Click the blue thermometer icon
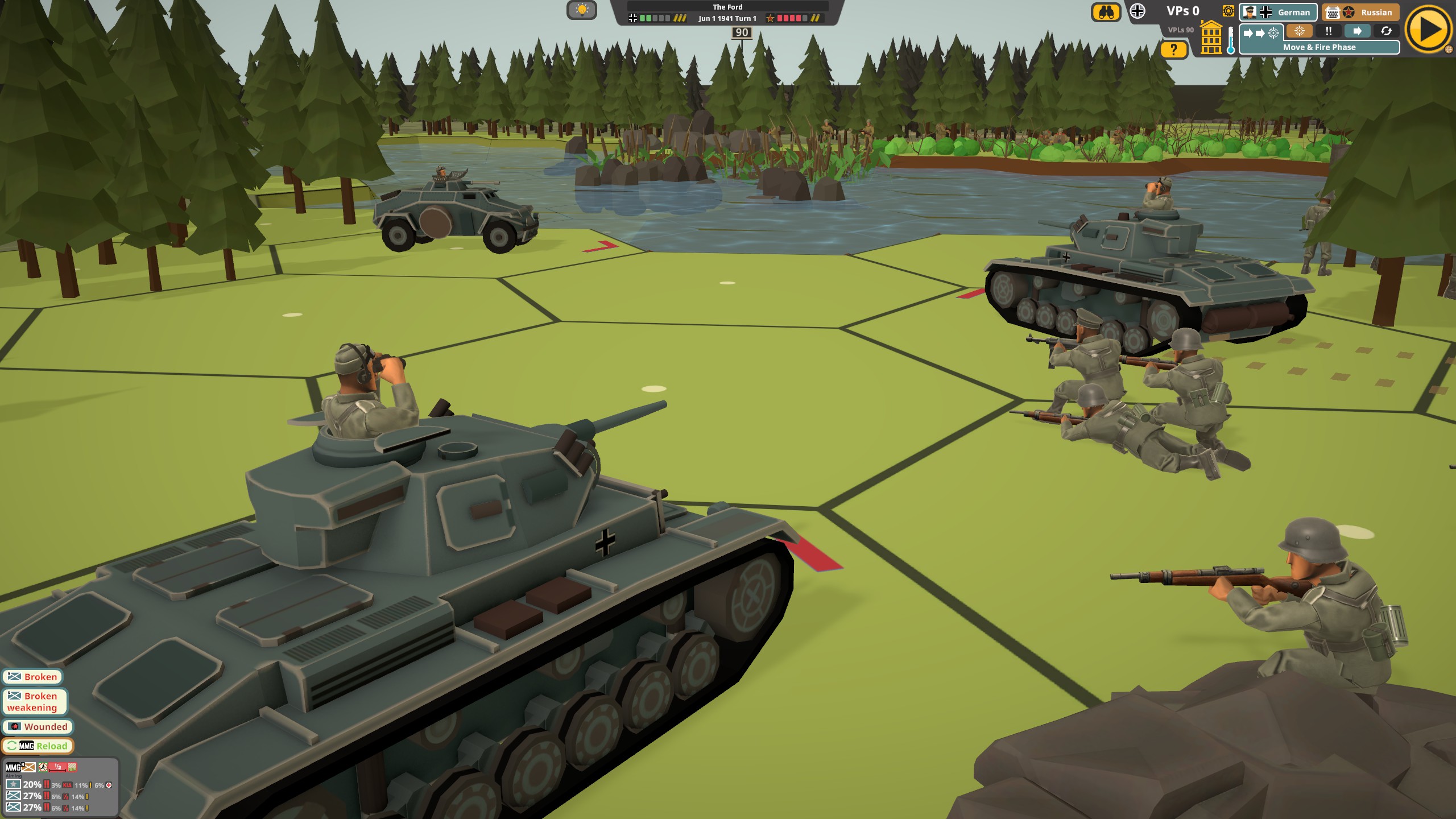Image resolution: width=1456 pixels, height=819 pixels. click(1231, 41)
